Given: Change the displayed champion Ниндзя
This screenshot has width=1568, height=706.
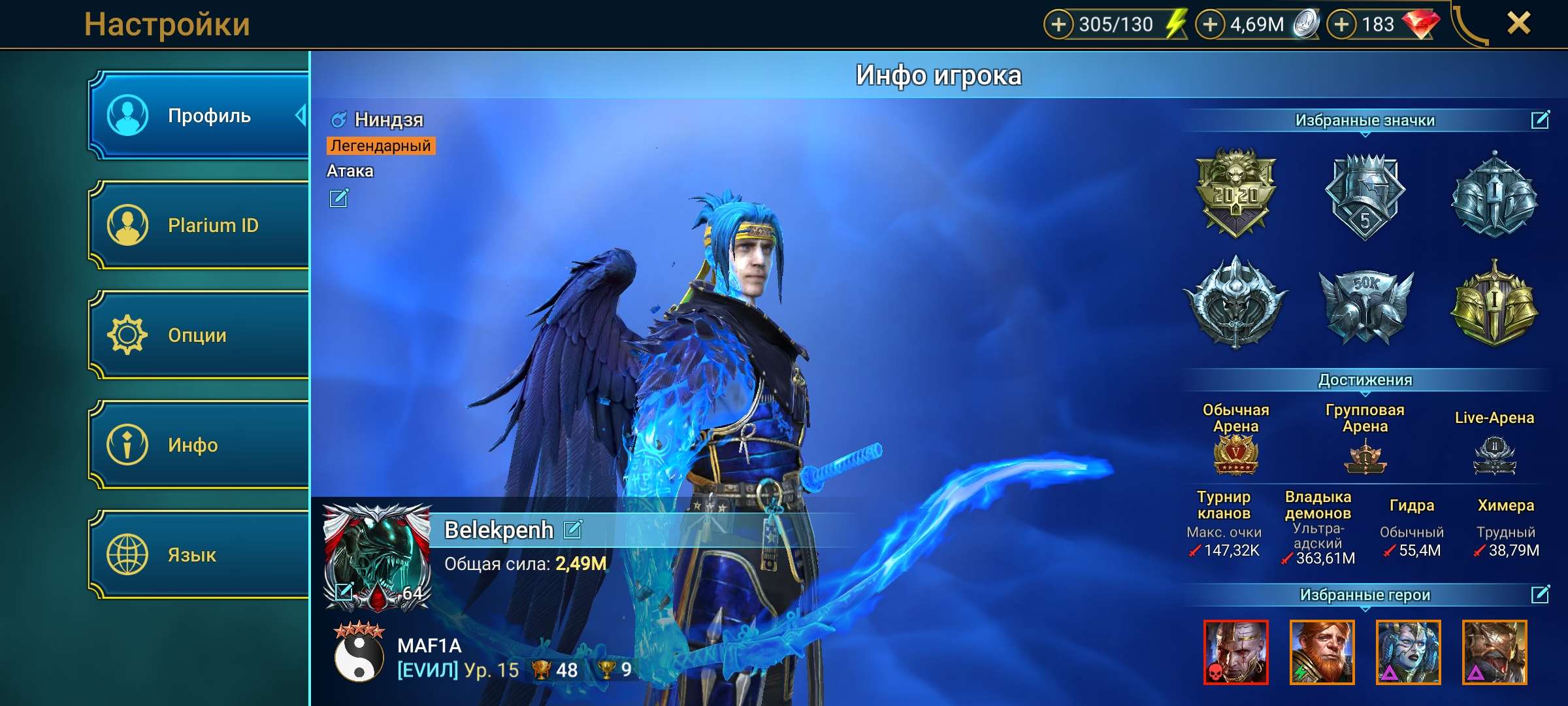Looking at the screenshot, I should (338, 198).
